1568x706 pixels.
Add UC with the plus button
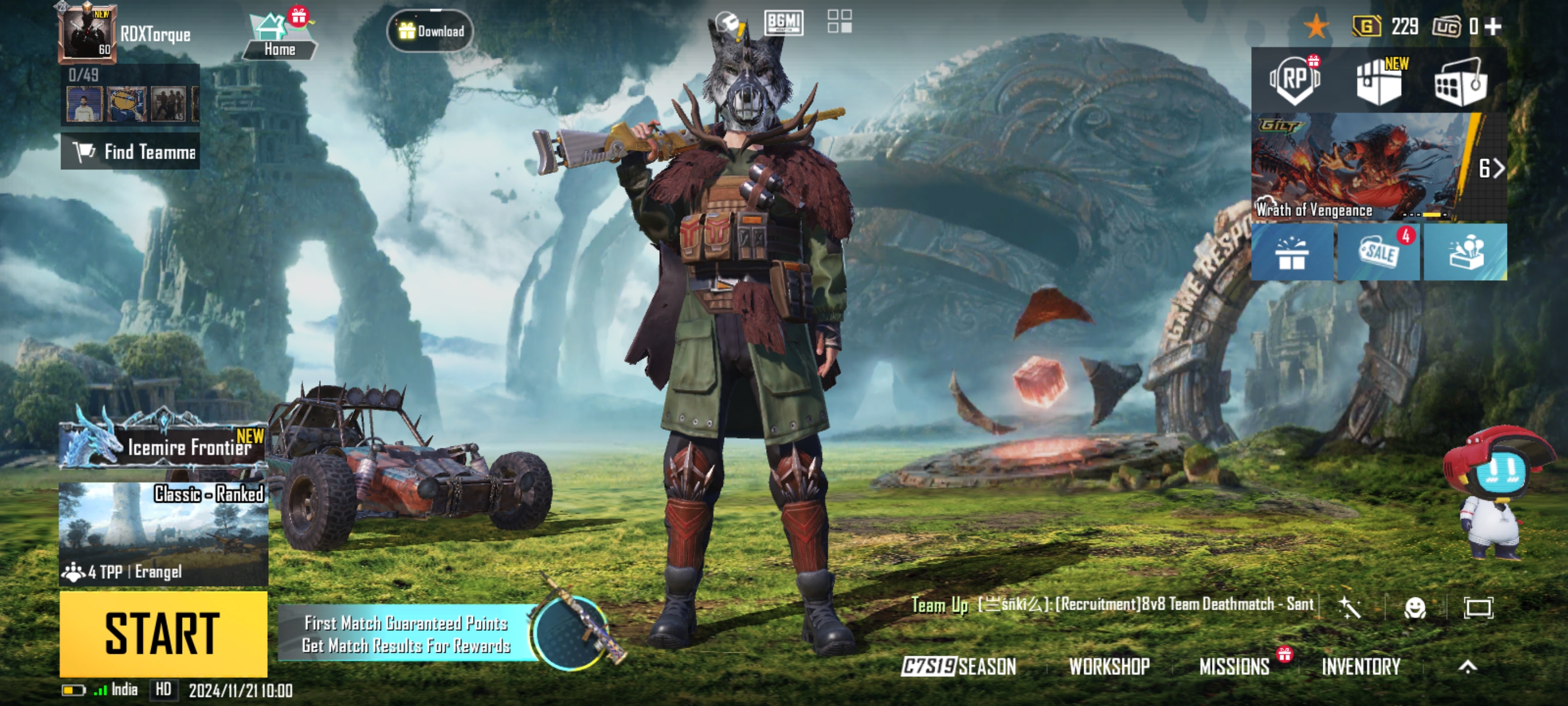(x=1493, y=26)
